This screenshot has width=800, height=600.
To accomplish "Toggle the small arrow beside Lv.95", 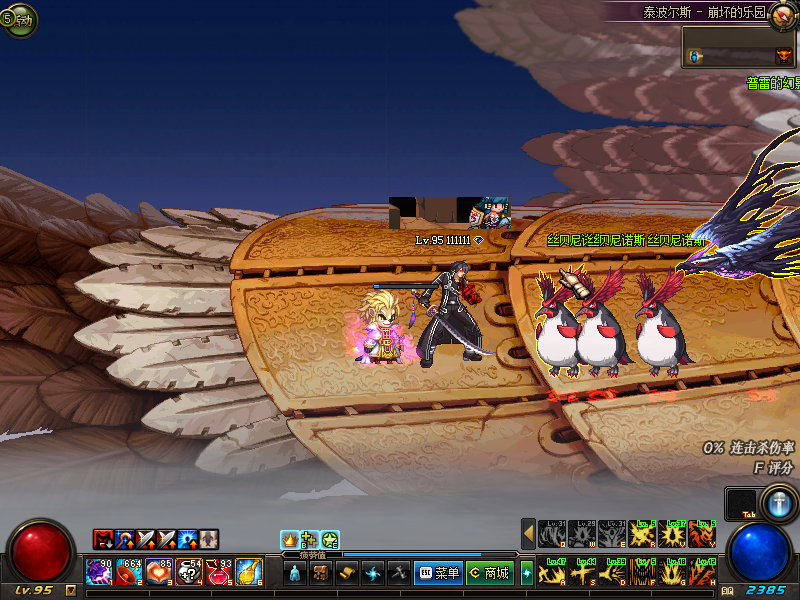I will coord(70,590).
